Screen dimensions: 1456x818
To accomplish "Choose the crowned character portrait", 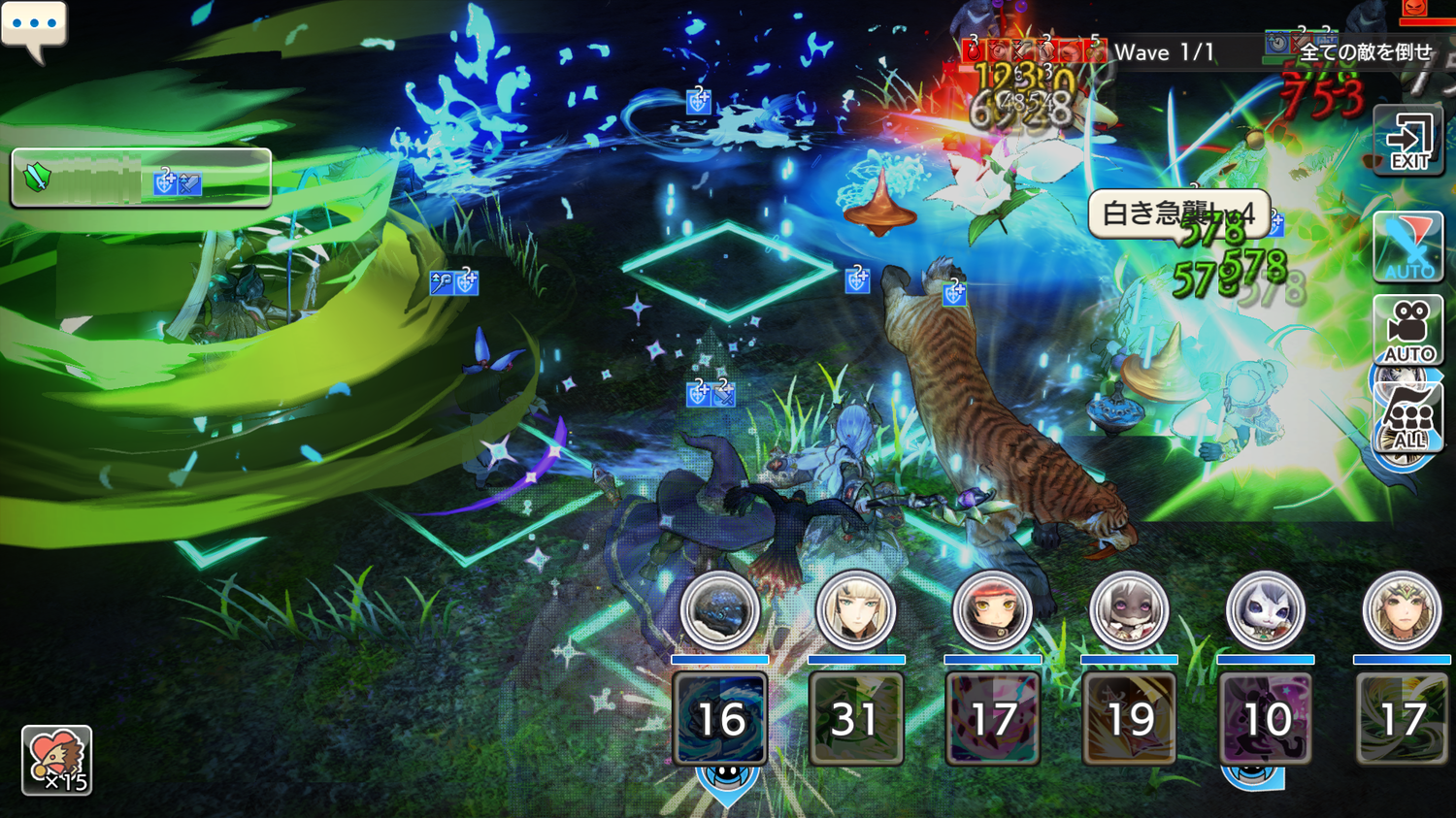I will click(x=1402, y=610).
